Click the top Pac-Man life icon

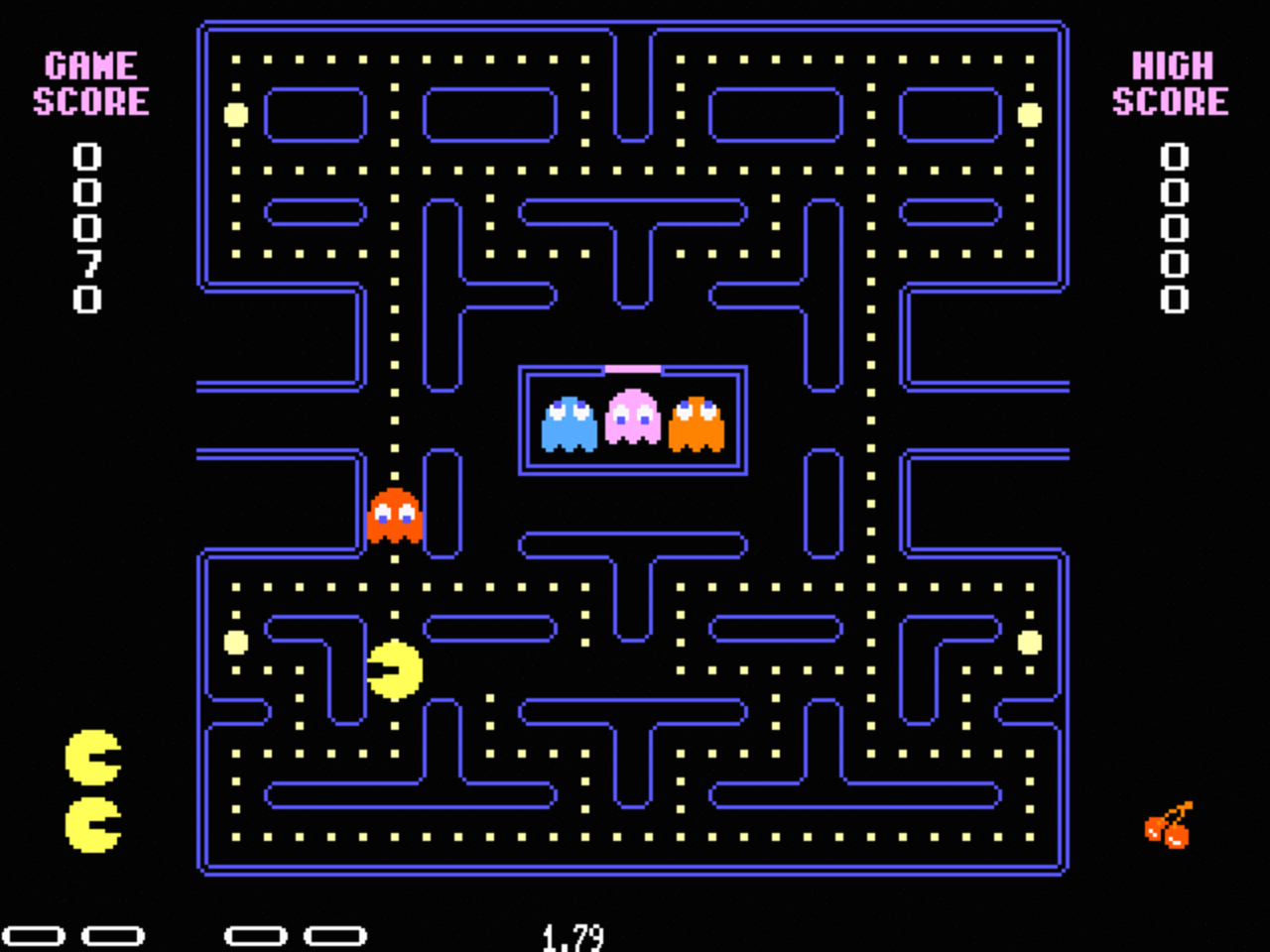91,756
